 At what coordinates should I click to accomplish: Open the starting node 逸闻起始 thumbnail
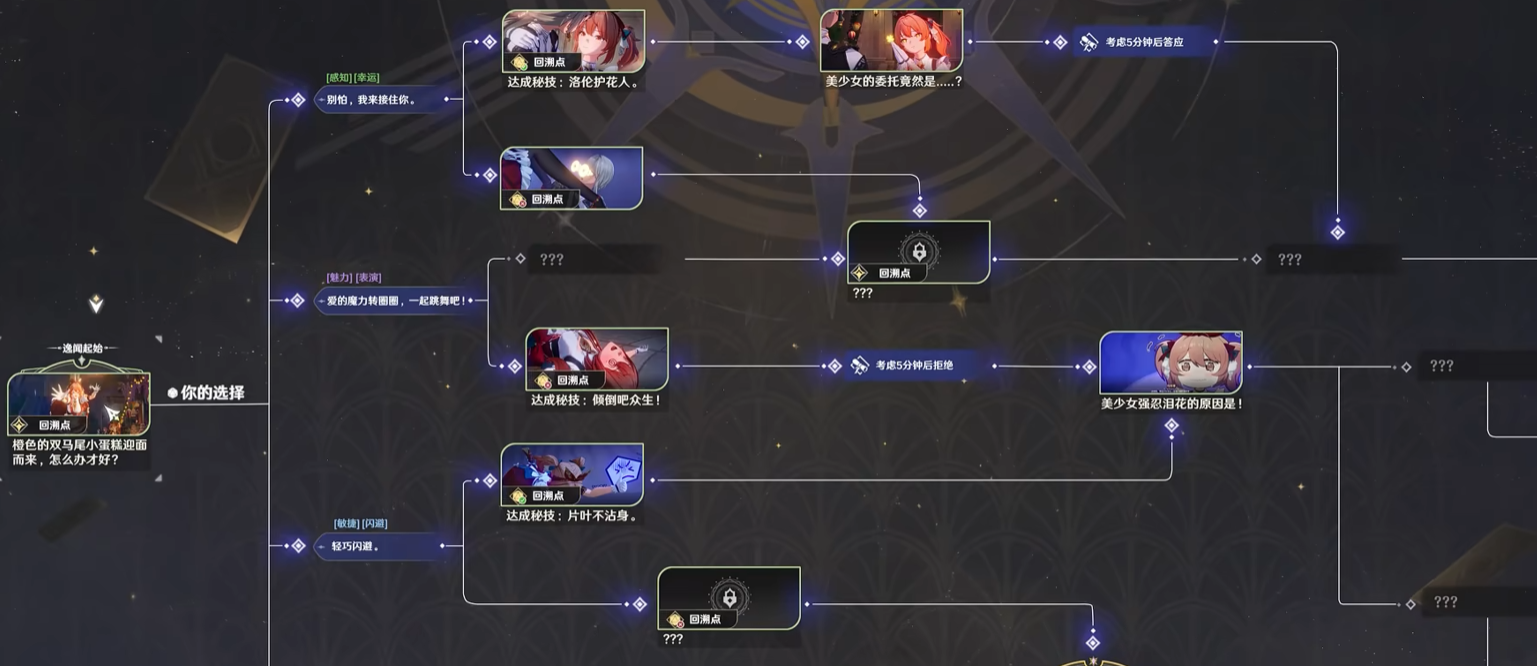coord(79,404)
